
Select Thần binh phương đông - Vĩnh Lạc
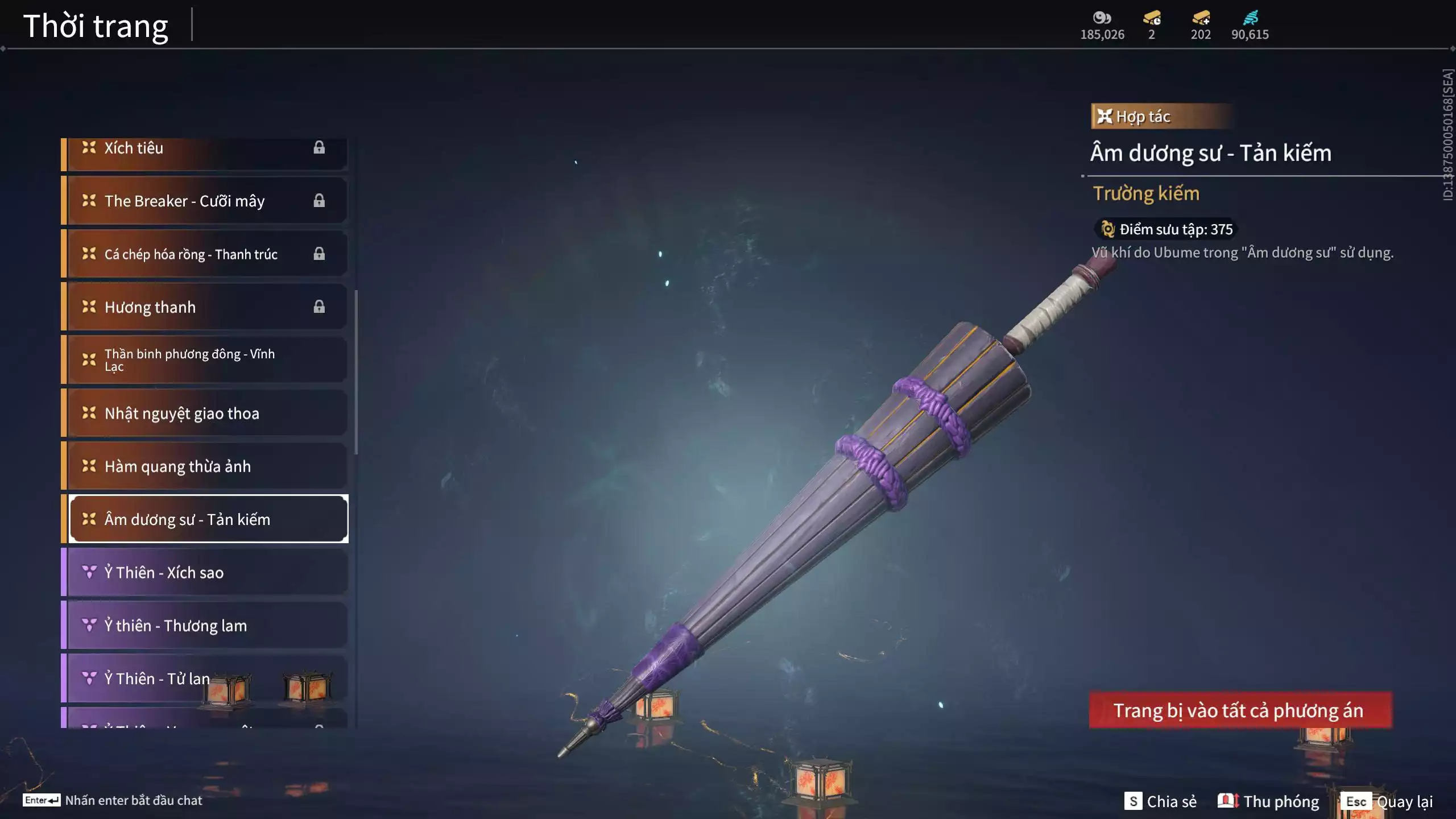pos(205,360)
